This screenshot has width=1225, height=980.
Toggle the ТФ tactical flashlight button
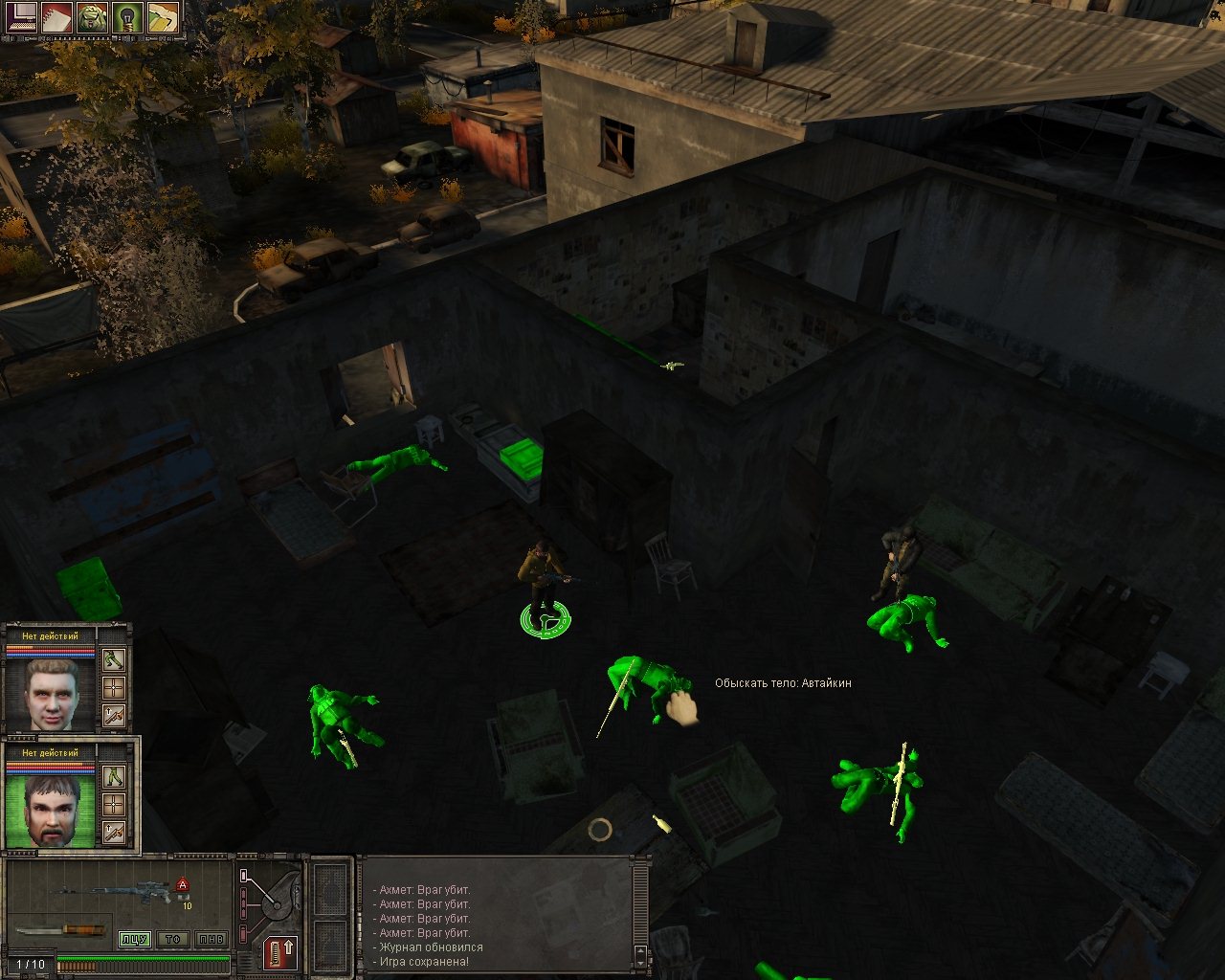coord(172,939)
